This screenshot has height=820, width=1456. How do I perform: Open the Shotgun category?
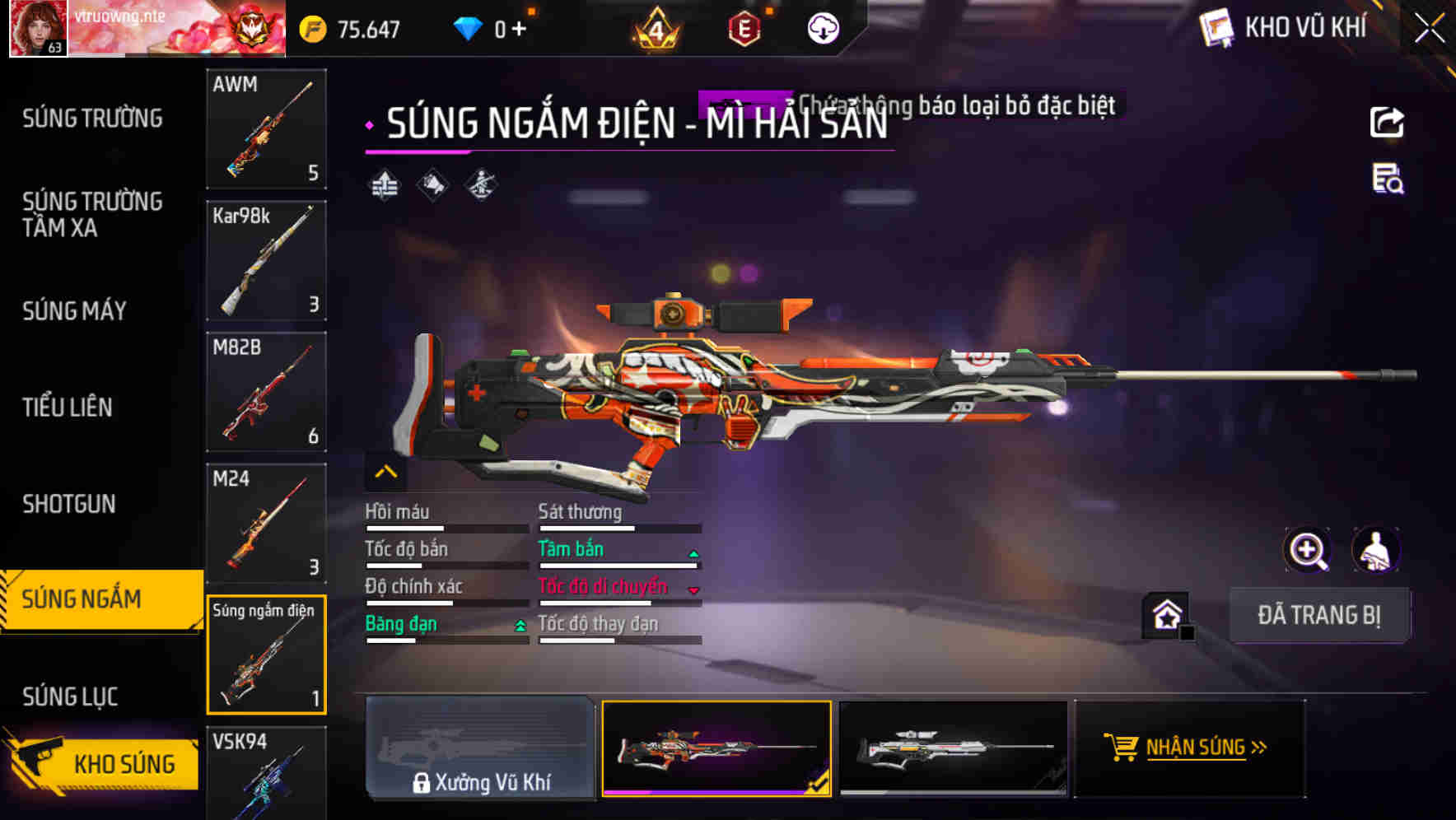click(x=69, y=504)
